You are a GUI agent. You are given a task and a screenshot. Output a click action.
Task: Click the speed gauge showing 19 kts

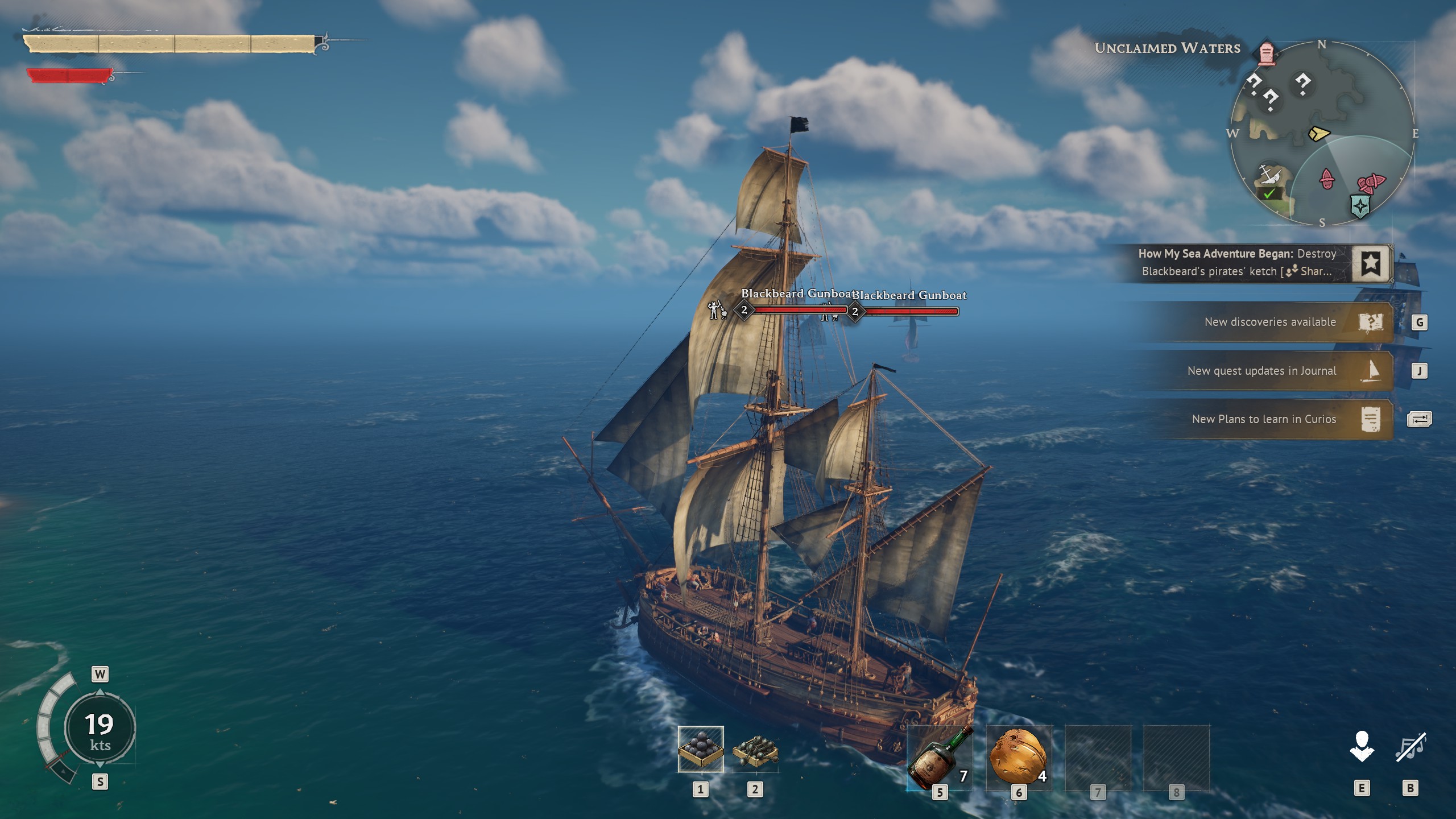[100, 729]
